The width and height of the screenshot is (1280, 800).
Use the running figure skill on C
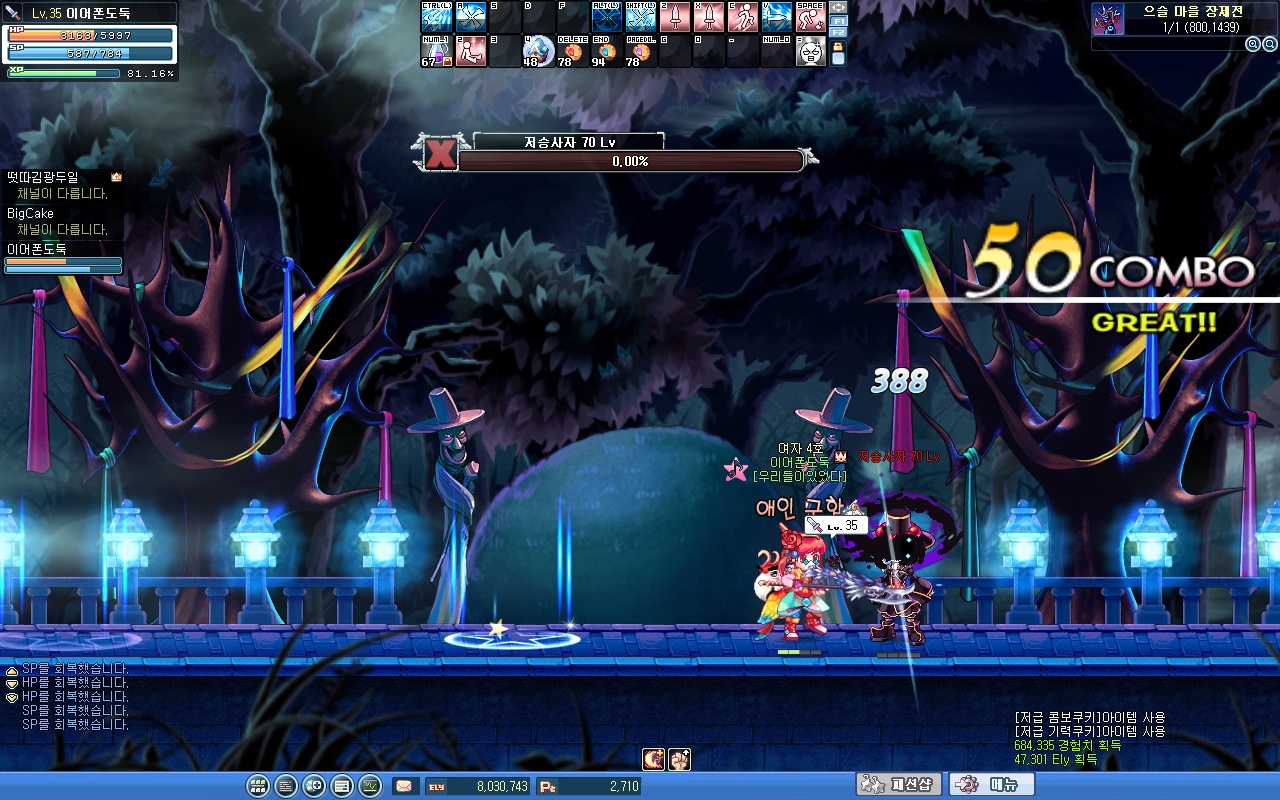pos(743,17)
